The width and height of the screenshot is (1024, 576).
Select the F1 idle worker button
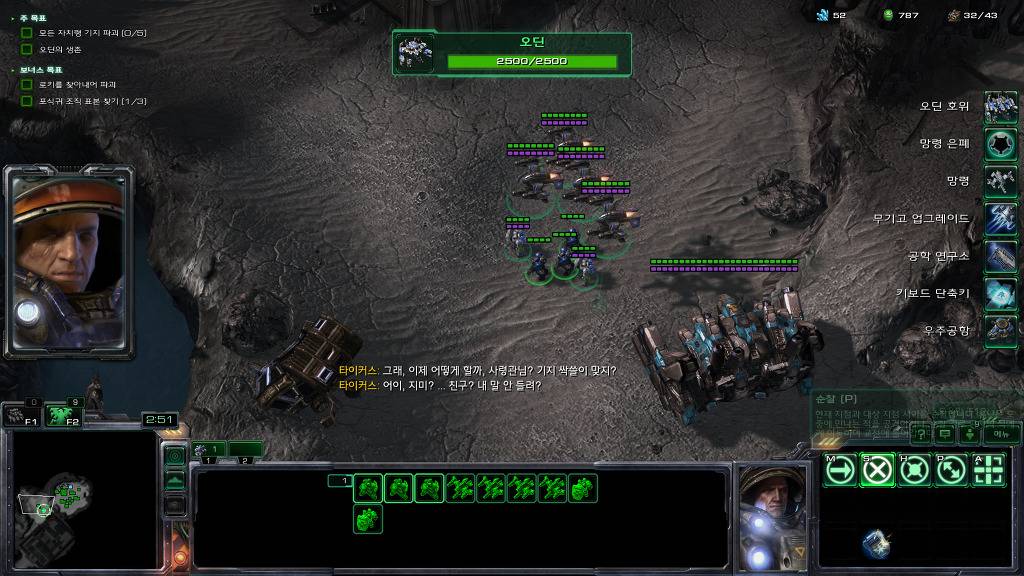tap(20, 414)
